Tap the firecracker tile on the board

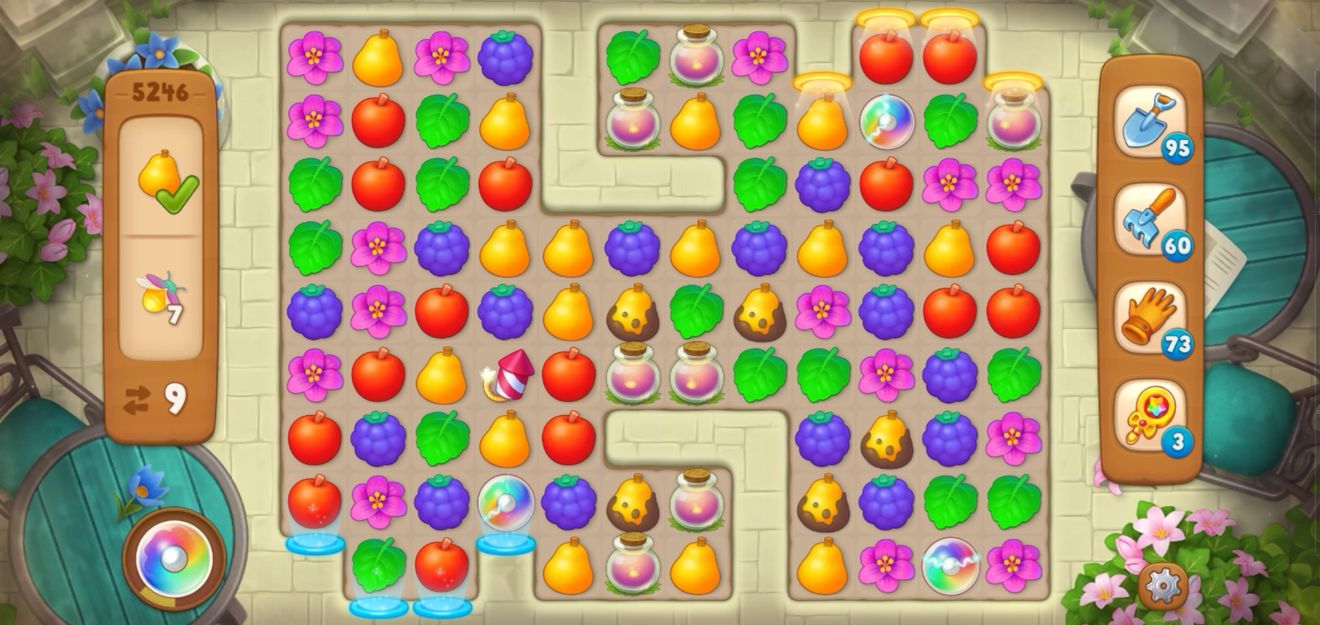(x=507, y=377)
